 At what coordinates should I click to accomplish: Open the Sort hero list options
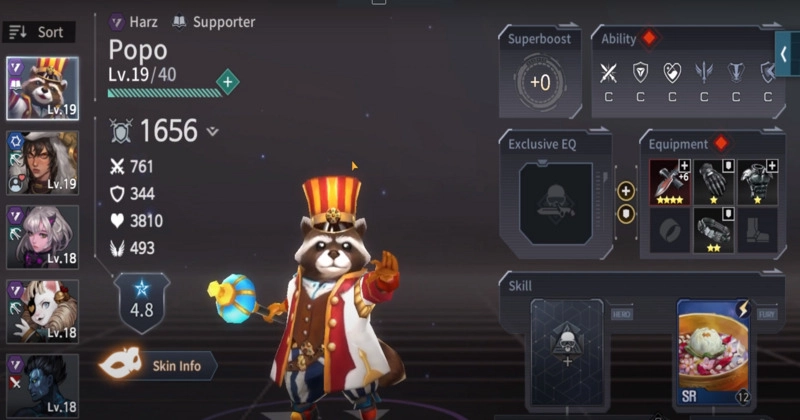click(x=36, y=32)
